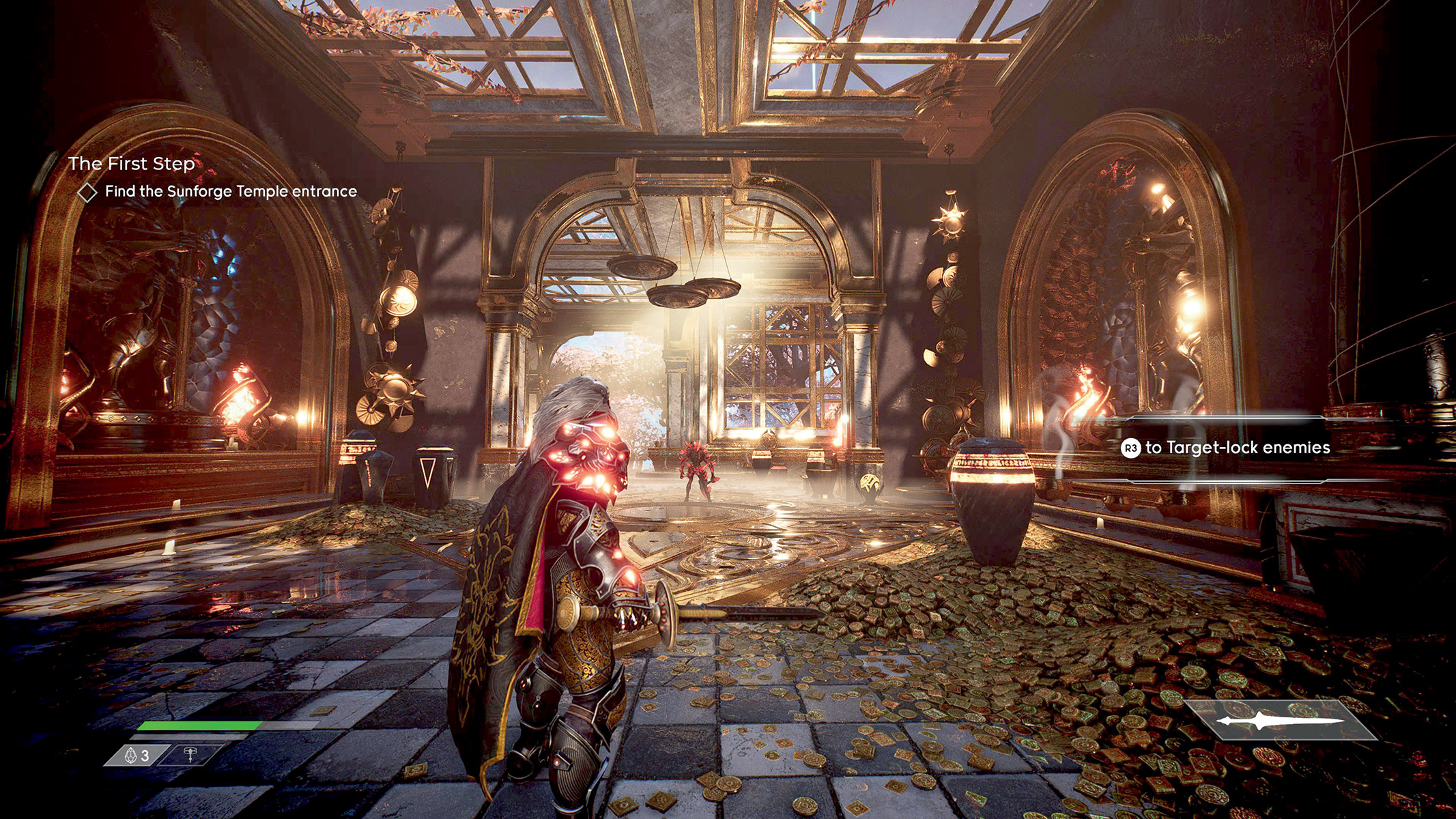Screen dimensions: 1456x819
Task: Select the equipped sword weapon icon
Action: (1280, 721)
